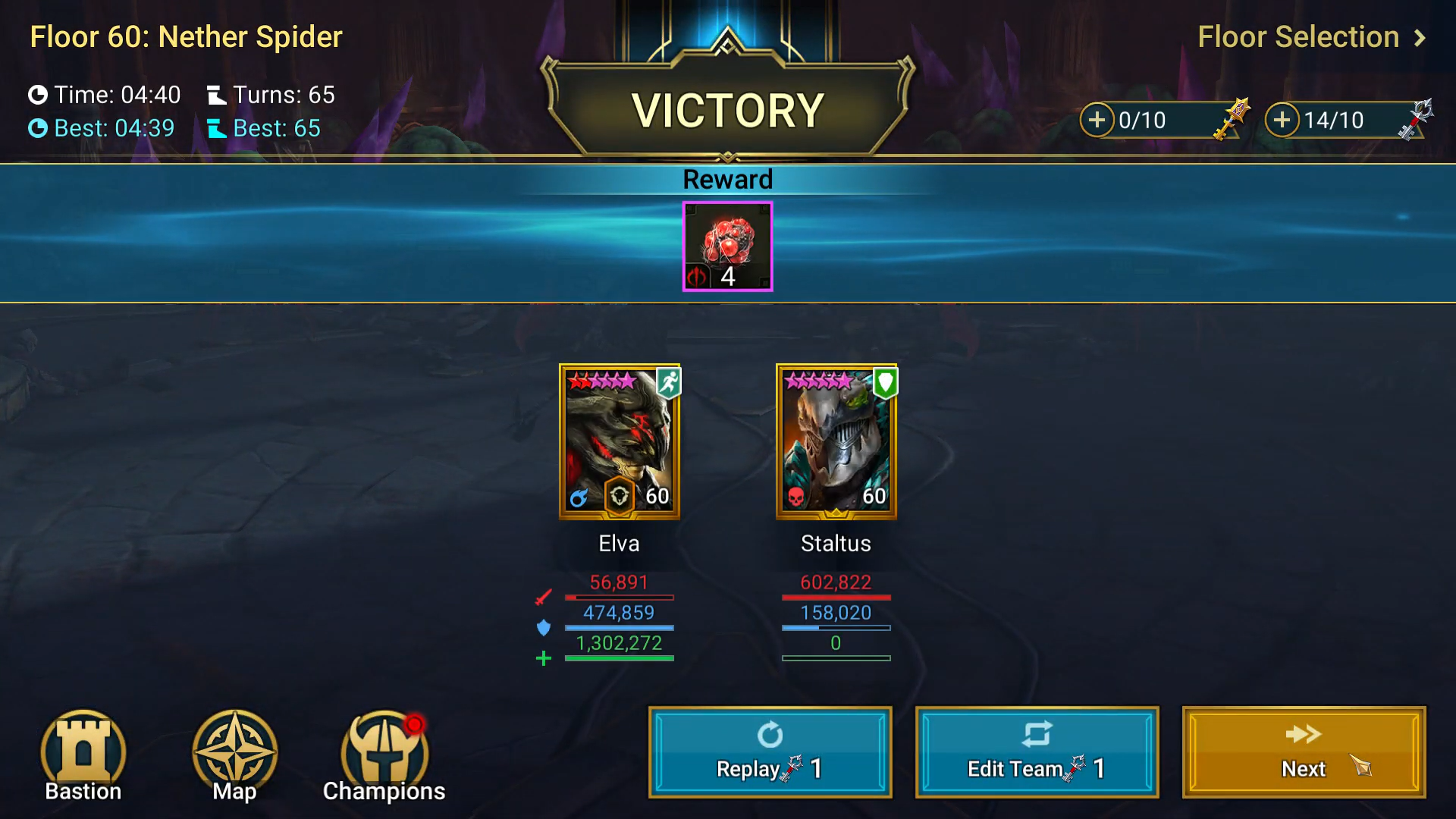Continue to the Next floor
The width and height of the screenshot is (1456, 819).
coord(1304,752)
